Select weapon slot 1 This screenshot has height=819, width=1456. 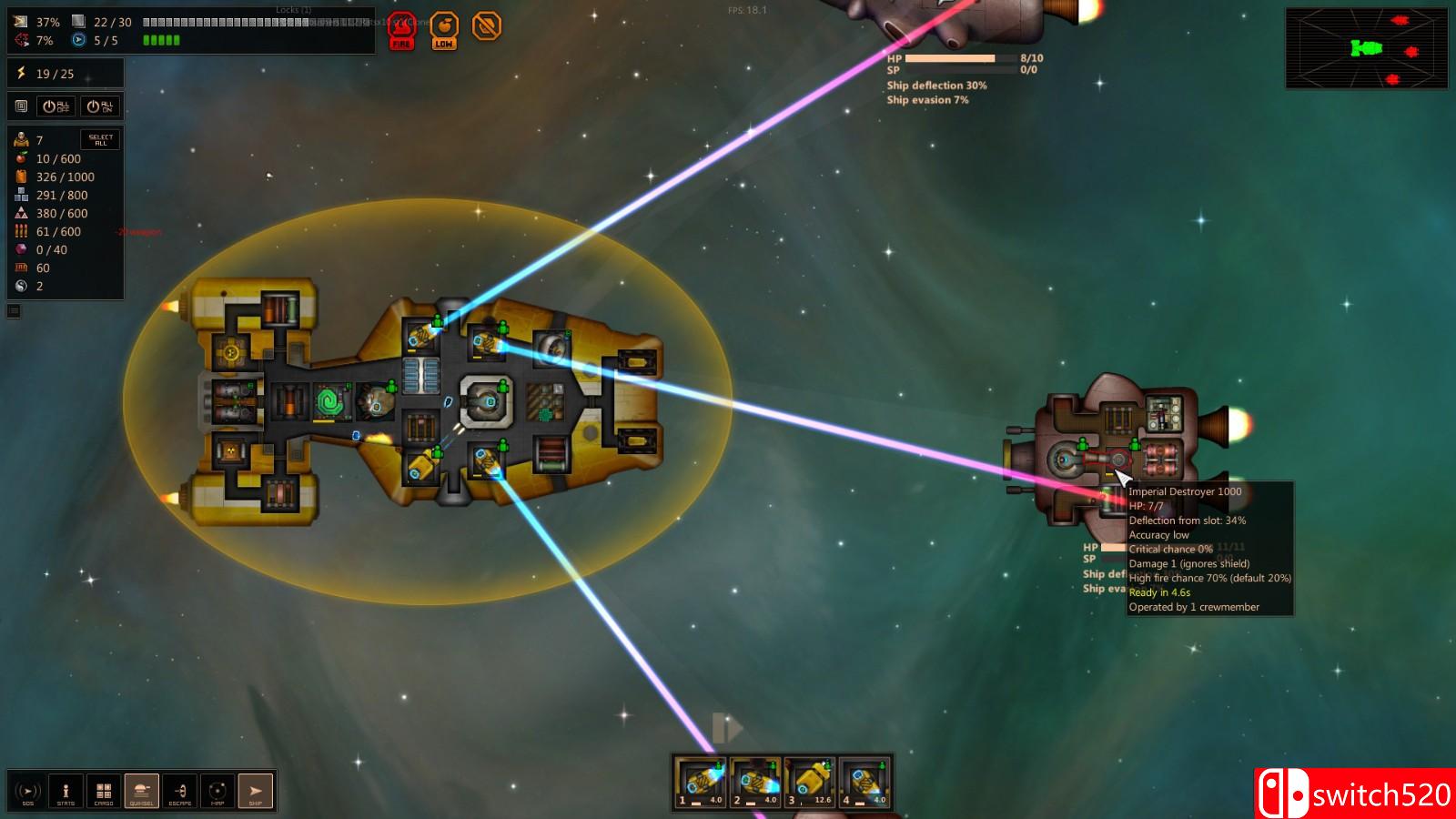pyautogui.click(x=701, y=783)
